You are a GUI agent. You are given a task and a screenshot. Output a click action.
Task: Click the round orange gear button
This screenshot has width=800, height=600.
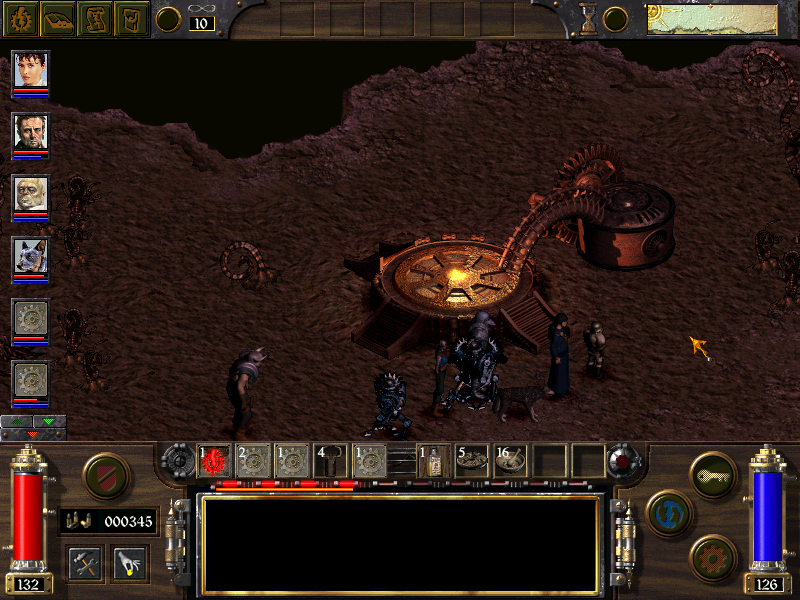(x=711, y=556)
